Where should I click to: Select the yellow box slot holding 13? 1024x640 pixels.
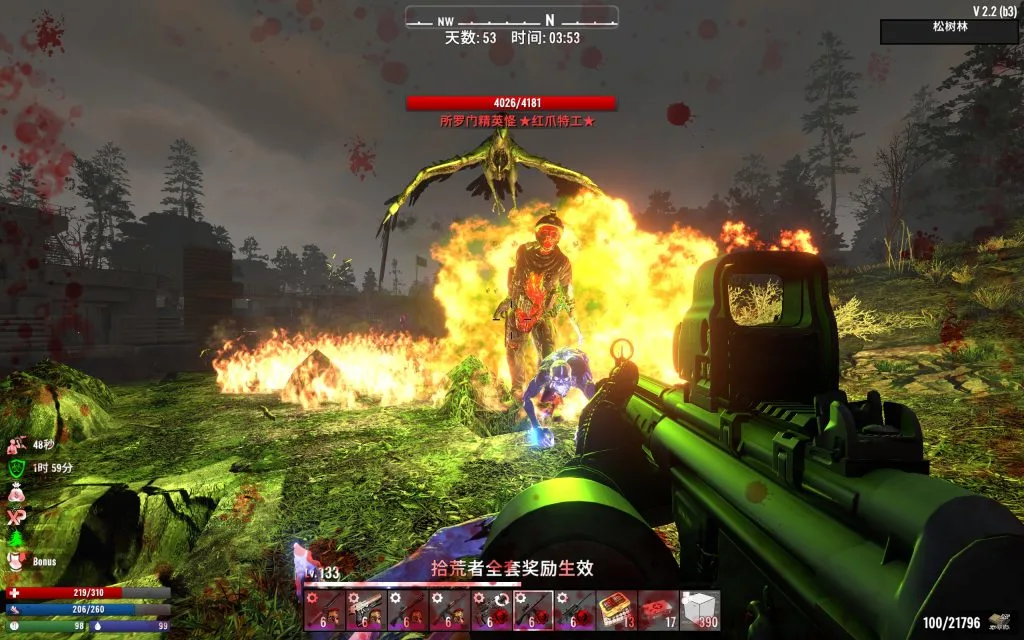(x=615, y=610)
